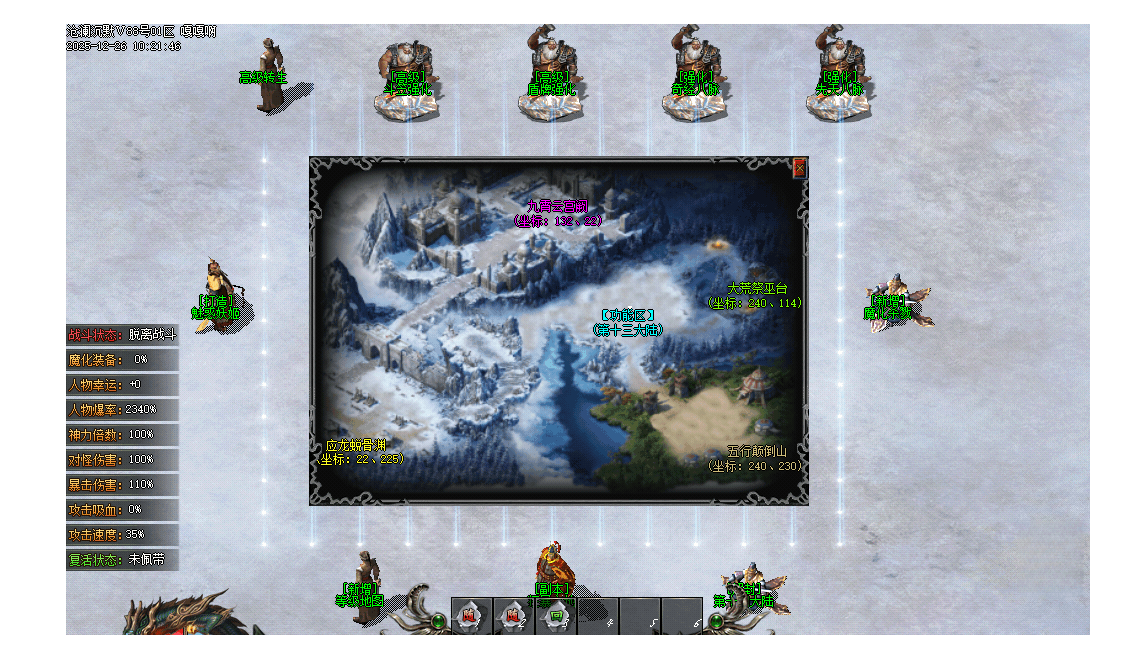
Task: Choose 大荒祭巫台 destination on the map
Action: (x=757, y=289)
